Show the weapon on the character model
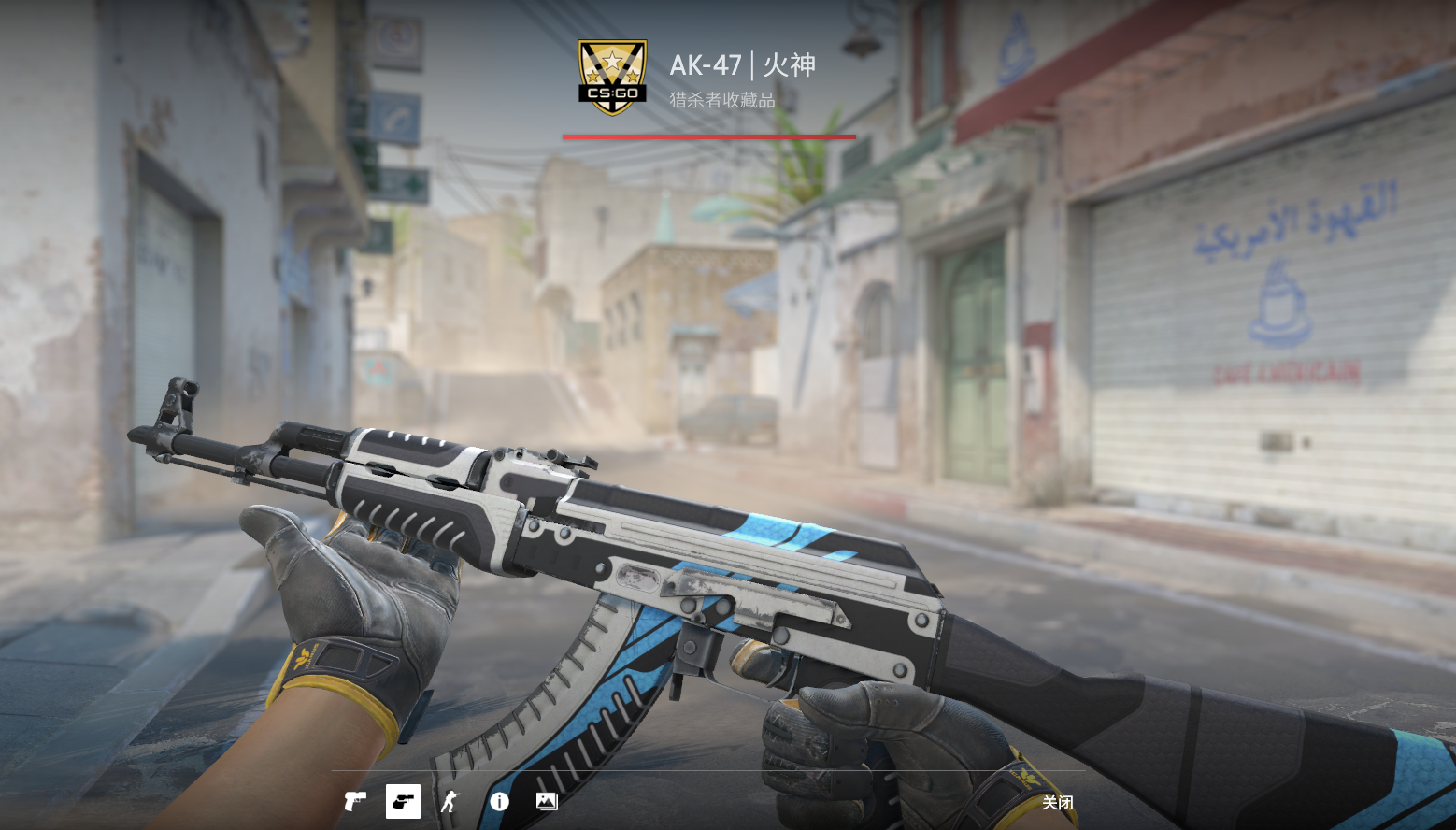The height and width of the screenshot is (830, 1456). pyautogui.click(x=450, y=802)
